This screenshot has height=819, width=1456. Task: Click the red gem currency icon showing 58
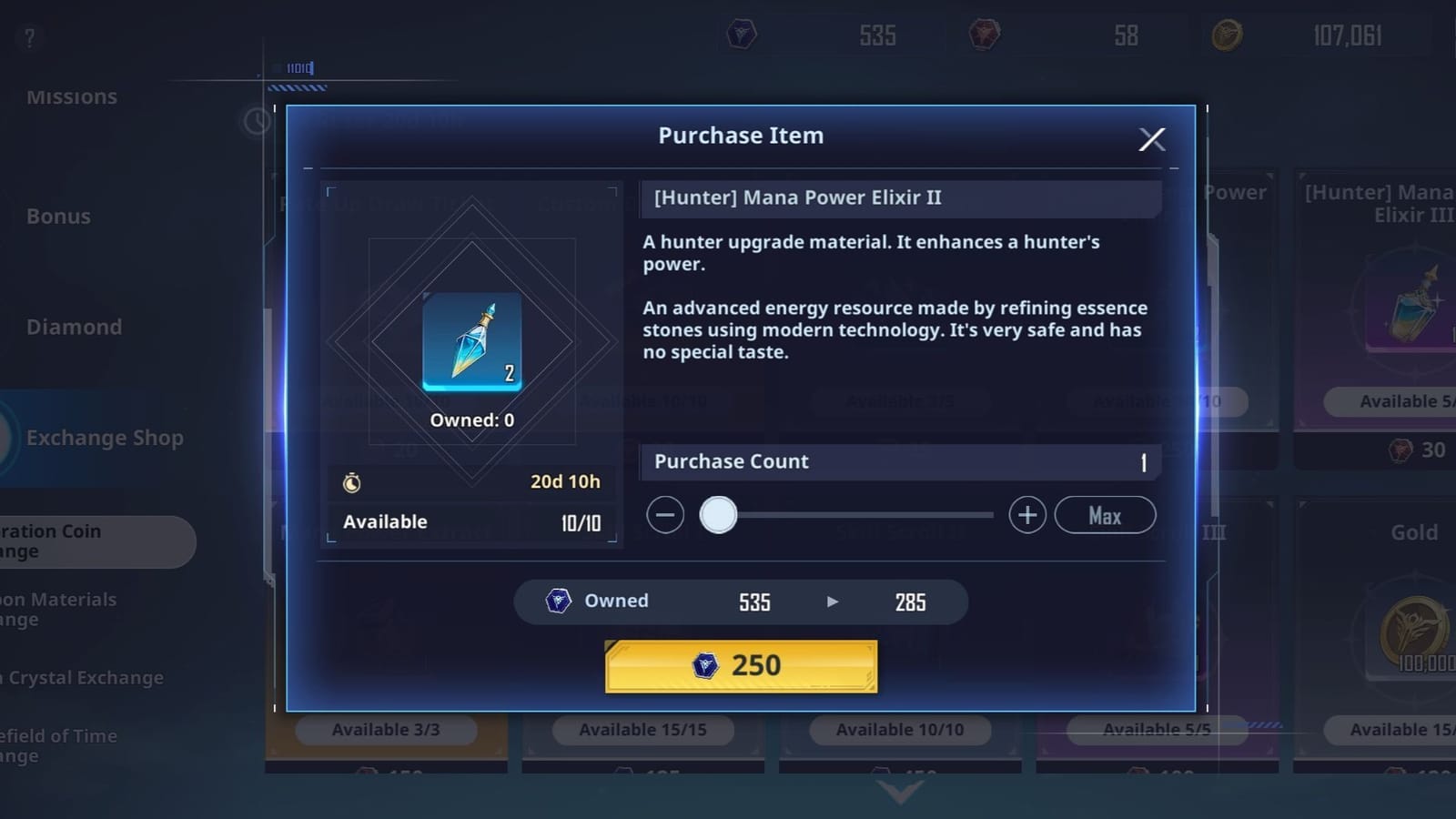984,35
